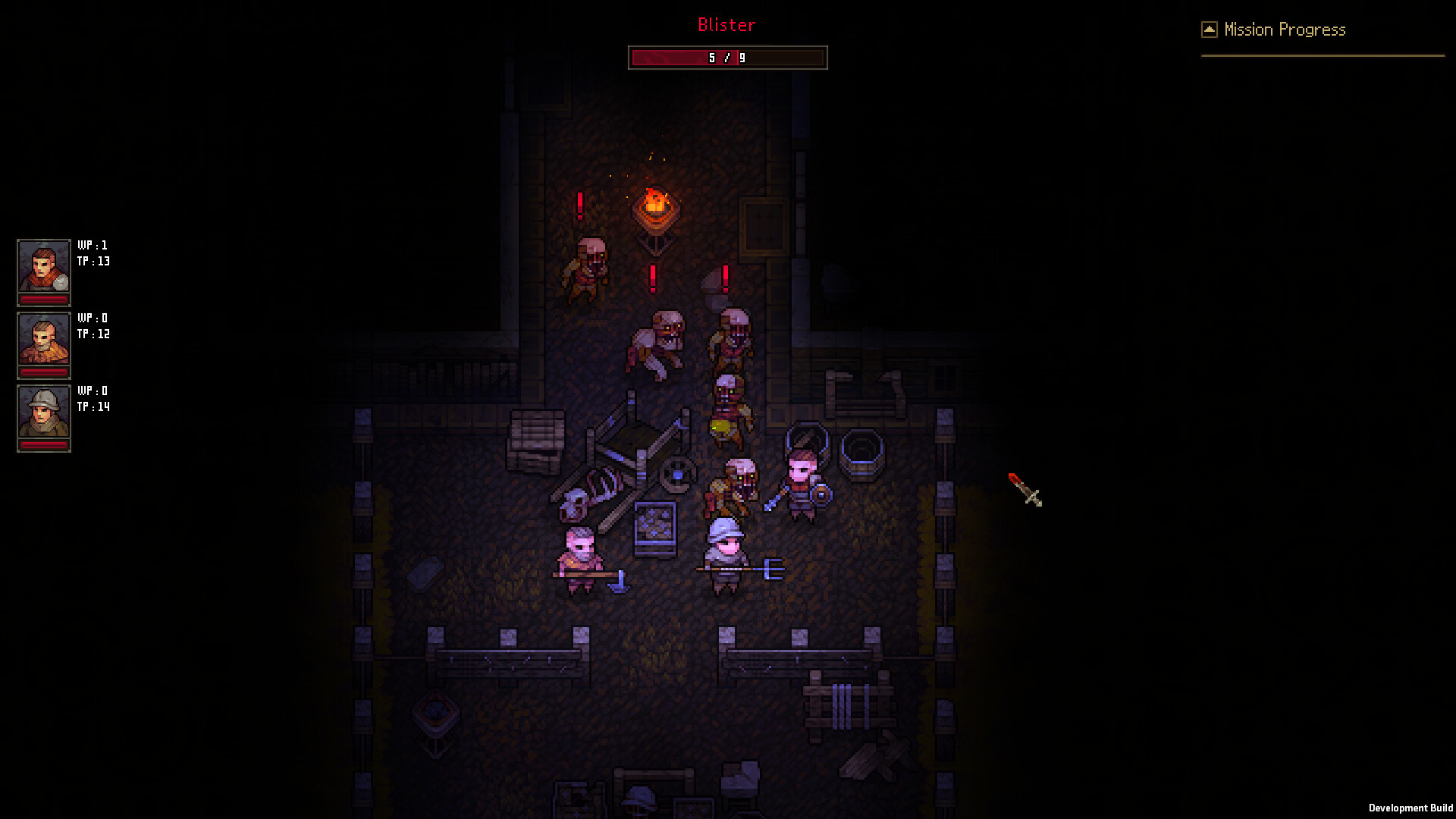Click the Mission Progress panel icon
The image size is (1456, 819).
click(1209, 28)
